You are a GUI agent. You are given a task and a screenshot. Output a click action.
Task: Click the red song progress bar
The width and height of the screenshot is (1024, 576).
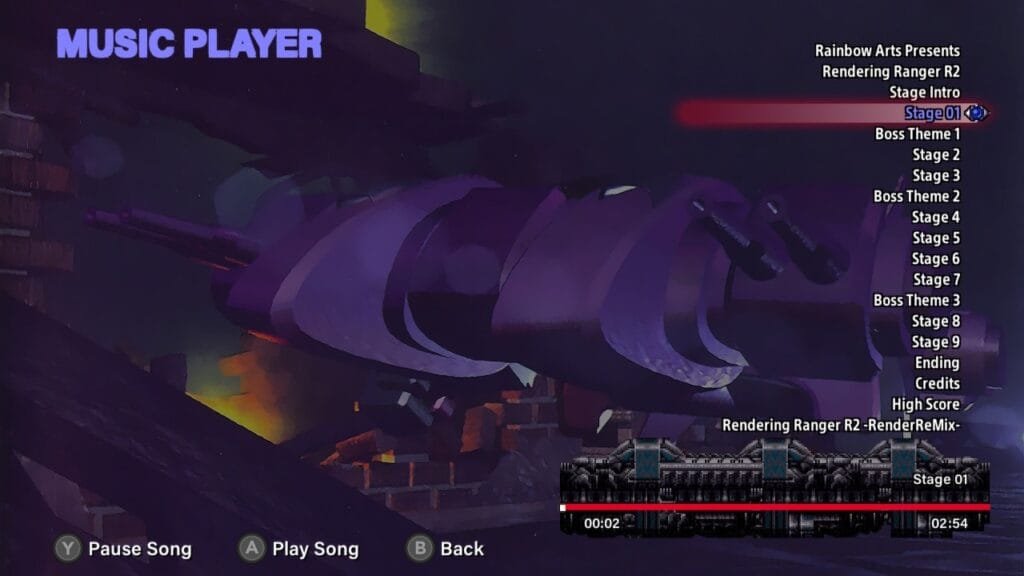pyautogui.click(x=775, y=508)
